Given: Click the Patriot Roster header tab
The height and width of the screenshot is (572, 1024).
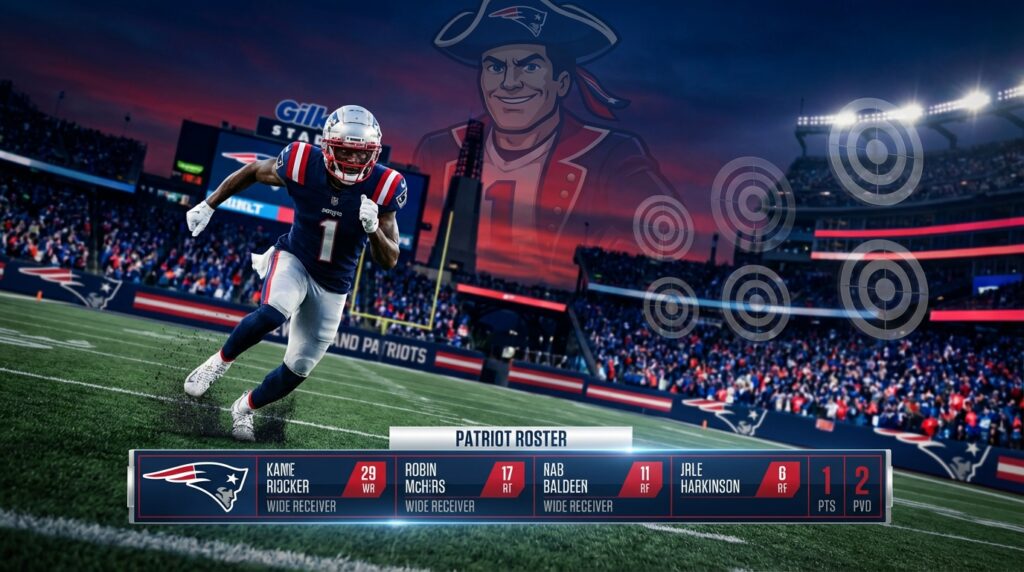Looking at the screenshot, I should pyautogui.click(x=510, y=438).
